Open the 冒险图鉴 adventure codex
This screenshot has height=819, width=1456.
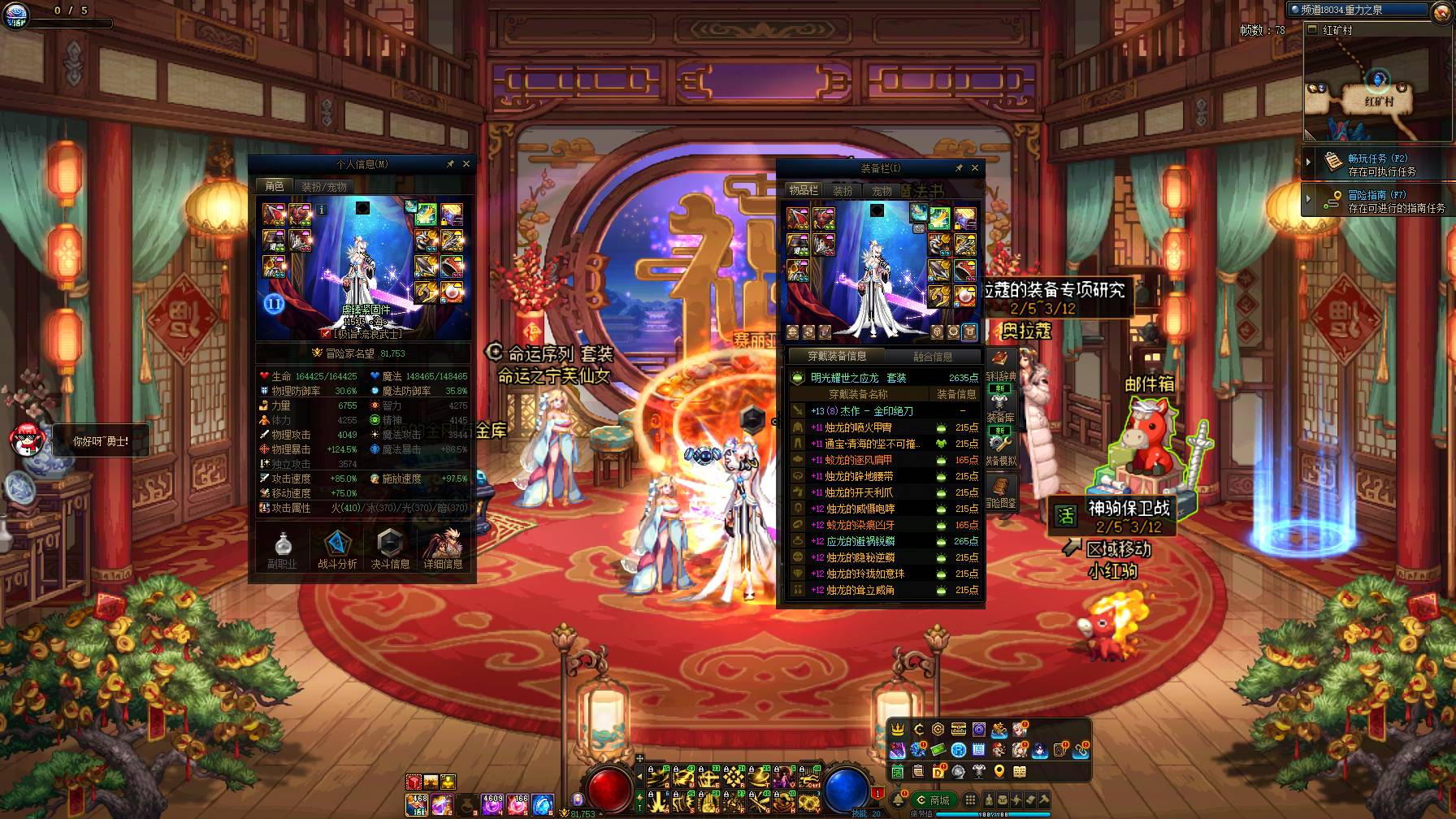pos(1001,492)
